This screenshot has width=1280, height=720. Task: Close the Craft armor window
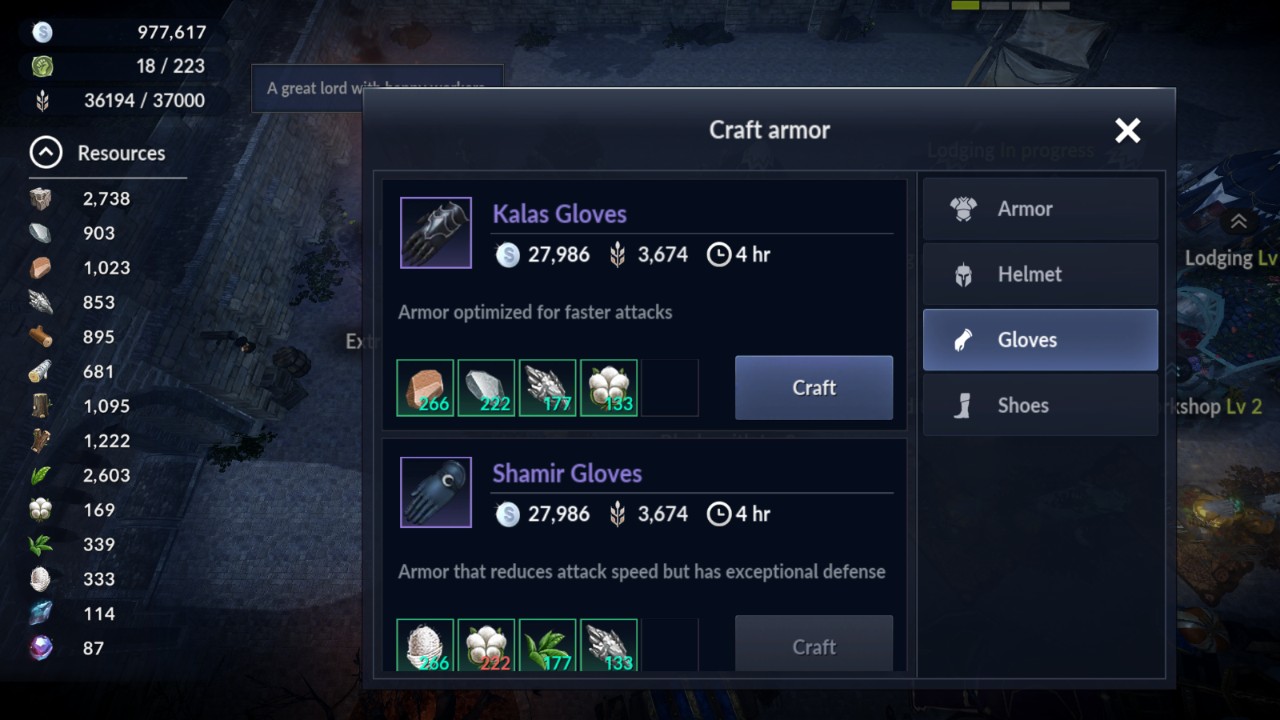[x=1127, y=130]
